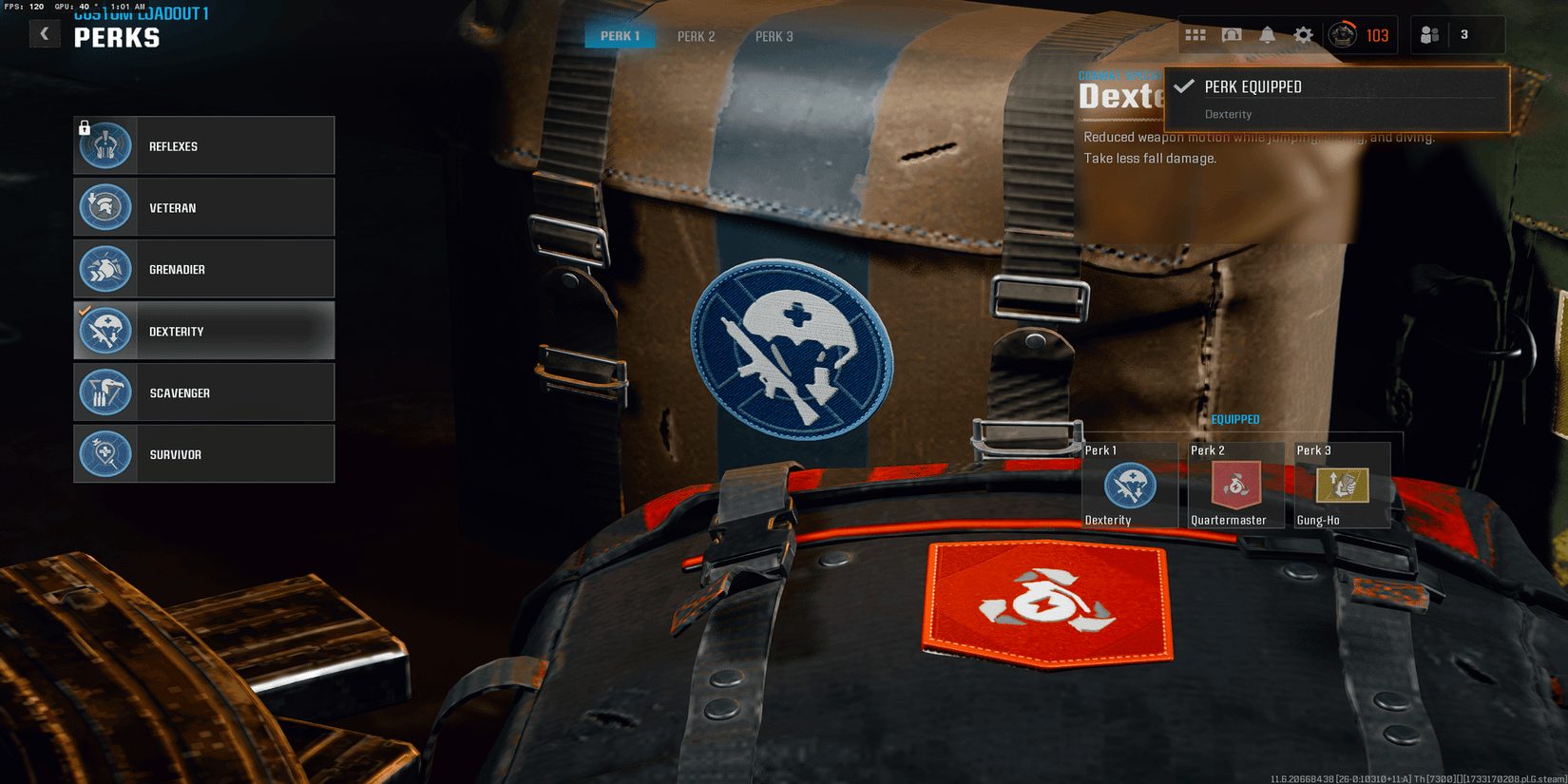The image size is (1568, 784).
Task: Open the main menu grid icon
Action: click(x=1195, y=34)
